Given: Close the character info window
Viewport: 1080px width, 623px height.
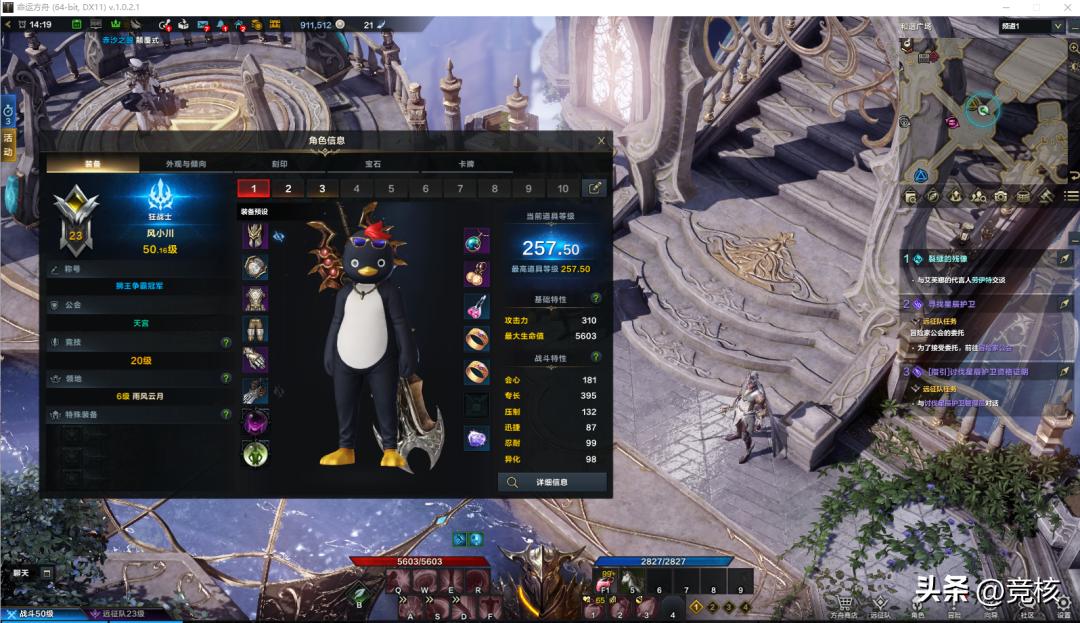Looking at the screenshot, I should coord(601,141).
